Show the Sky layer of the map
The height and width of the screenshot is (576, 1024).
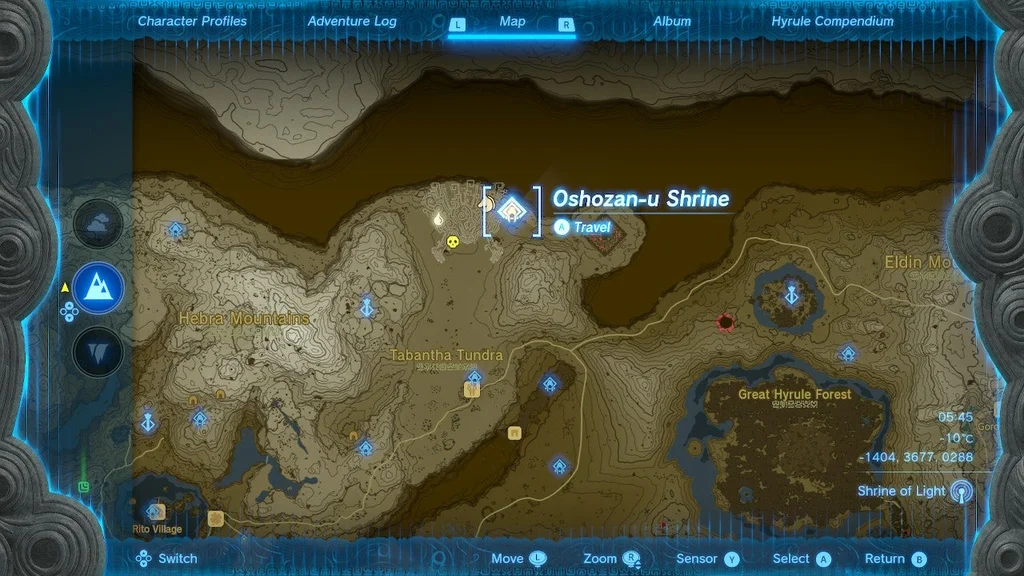tap(99, 224)
